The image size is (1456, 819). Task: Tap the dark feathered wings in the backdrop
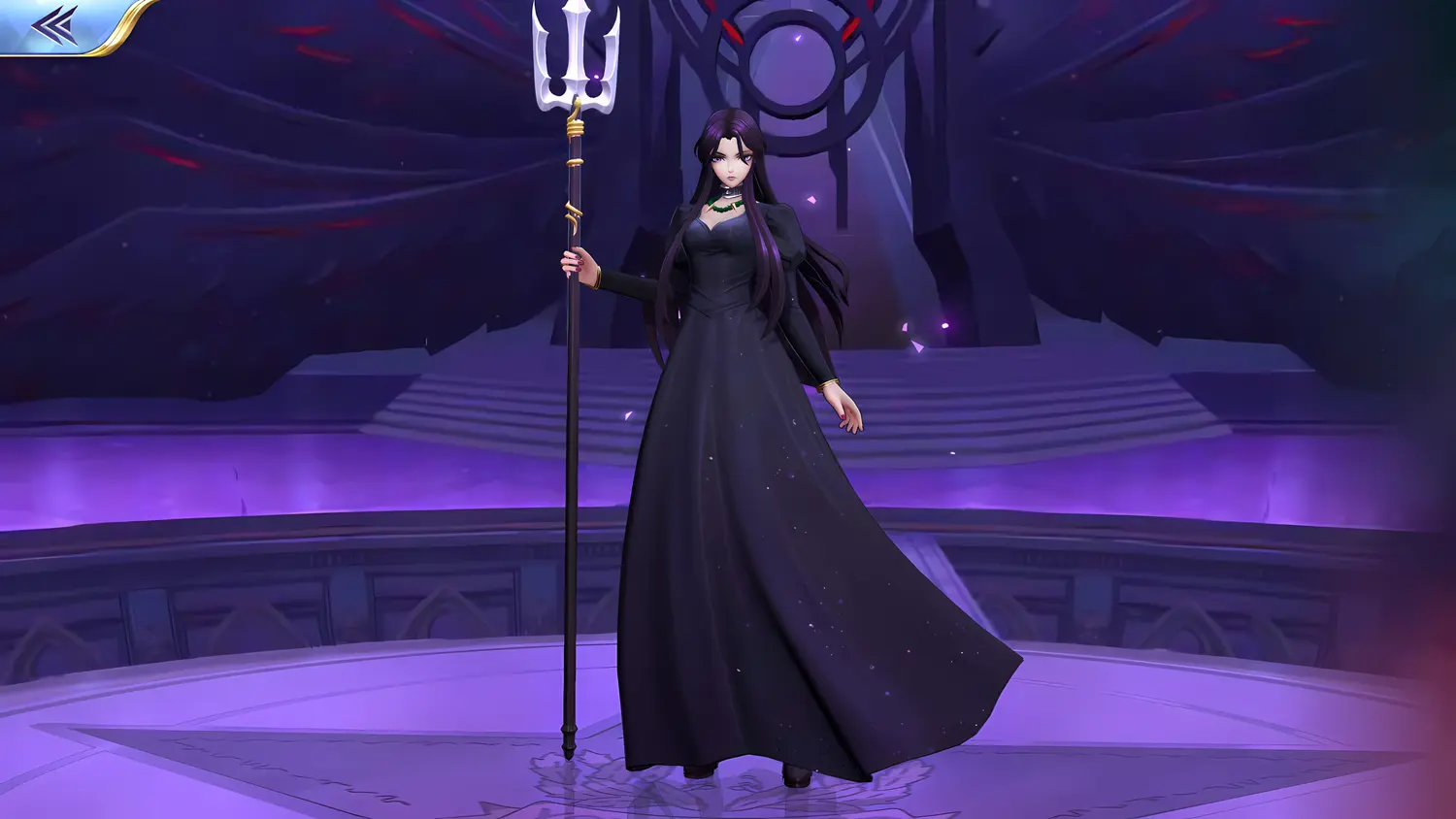291,146
